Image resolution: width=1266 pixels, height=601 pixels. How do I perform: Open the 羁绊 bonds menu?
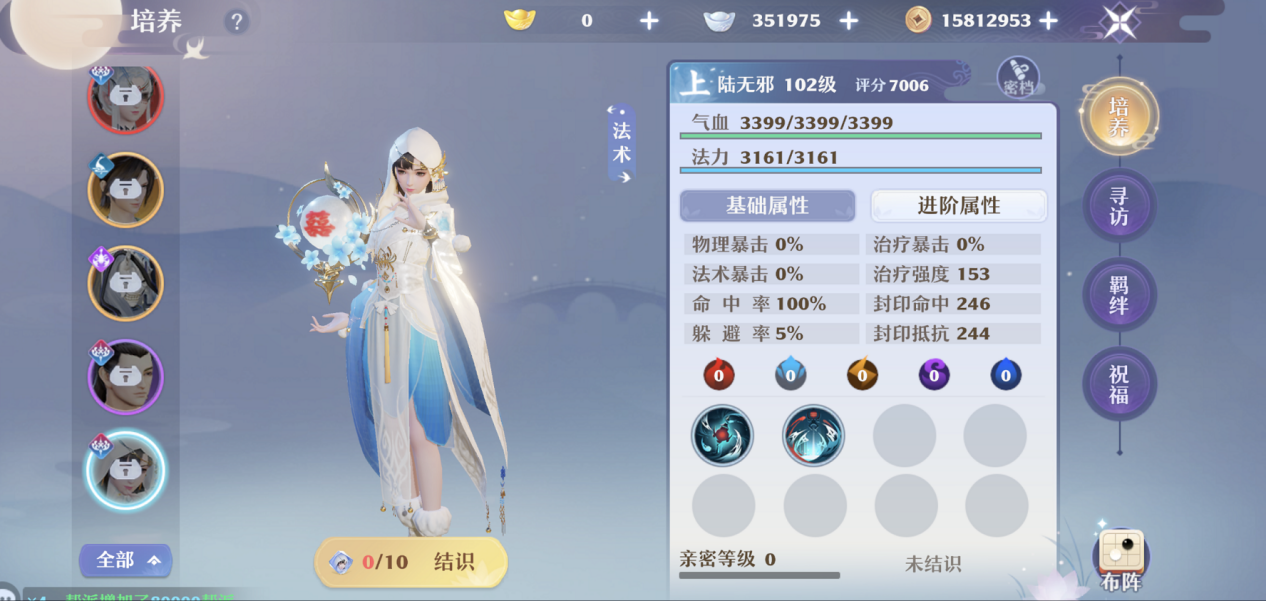click(x=1119, y=295)
